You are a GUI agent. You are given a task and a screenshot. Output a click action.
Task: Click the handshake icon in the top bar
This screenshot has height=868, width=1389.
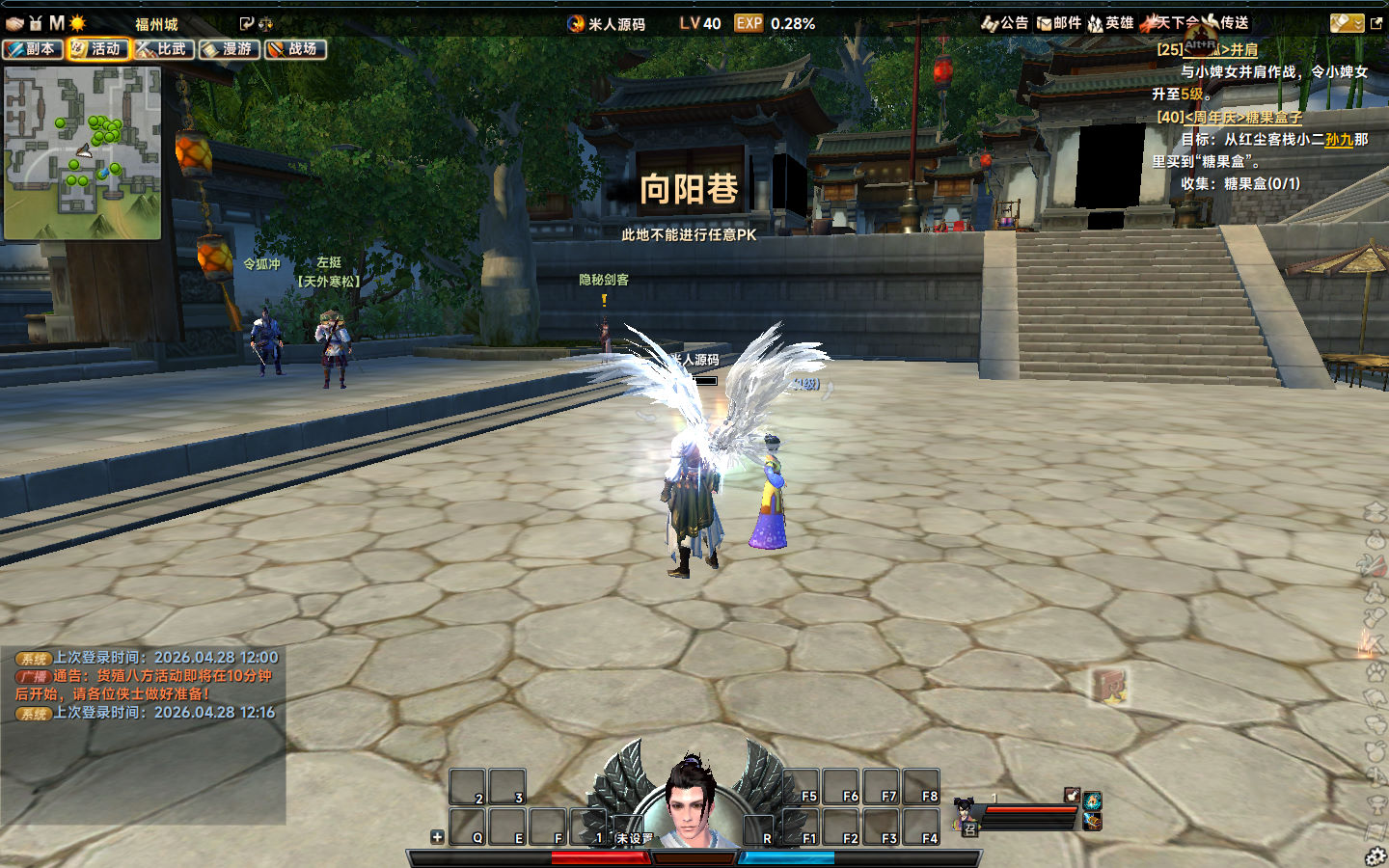(14, 23)
